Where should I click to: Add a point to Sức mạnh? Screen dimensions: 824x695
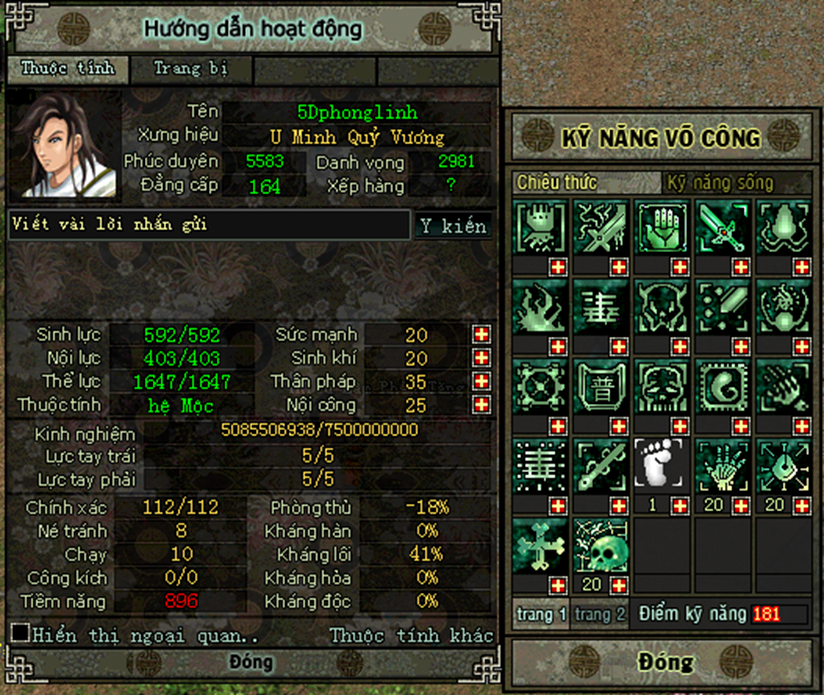coord(482,334)
